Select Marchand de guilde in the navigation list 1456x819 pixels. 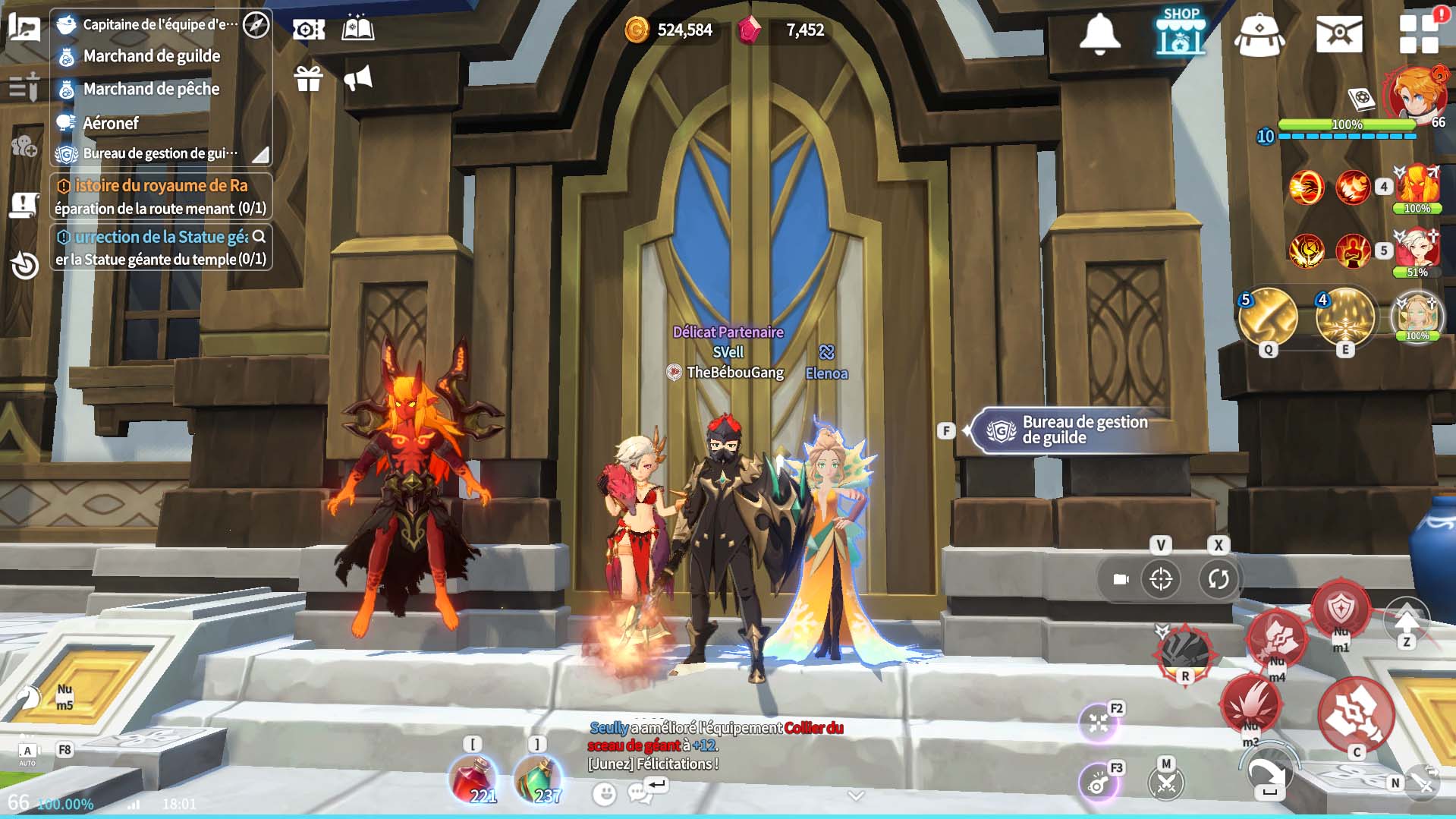click(x=151, y=56)
